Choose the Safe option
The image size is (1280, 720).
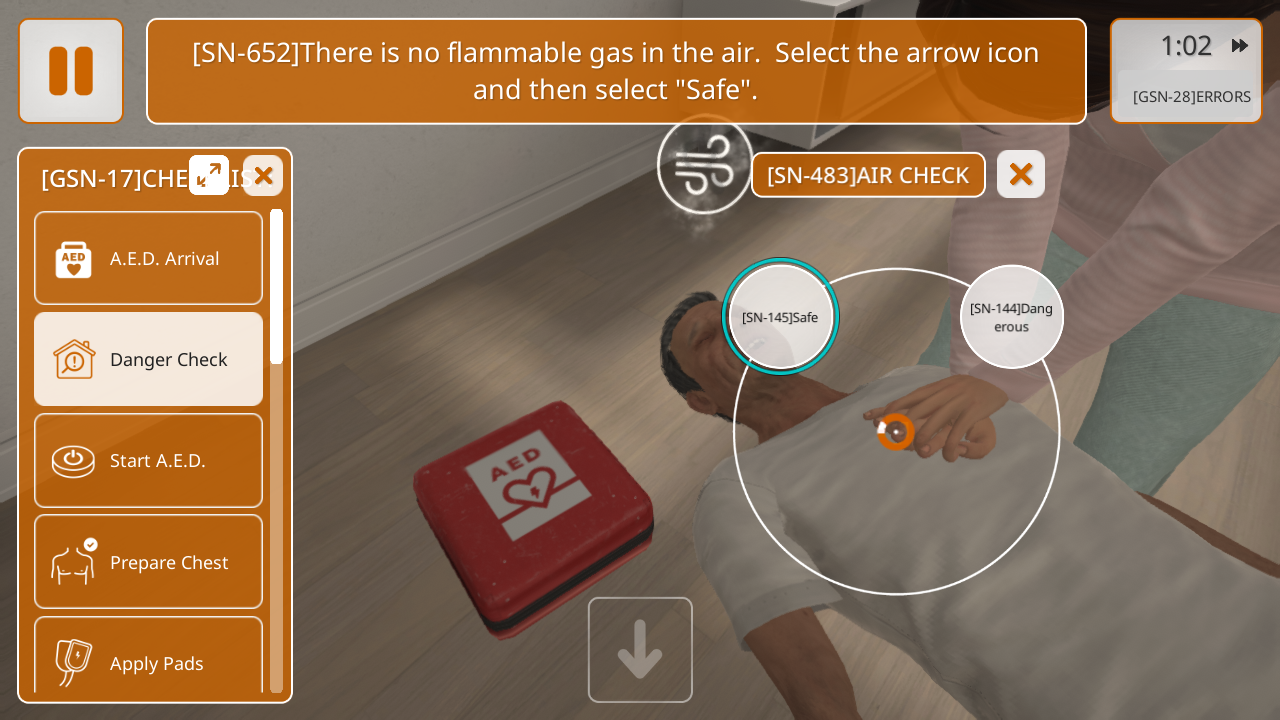pyautogui.click(x=780, y=317)
